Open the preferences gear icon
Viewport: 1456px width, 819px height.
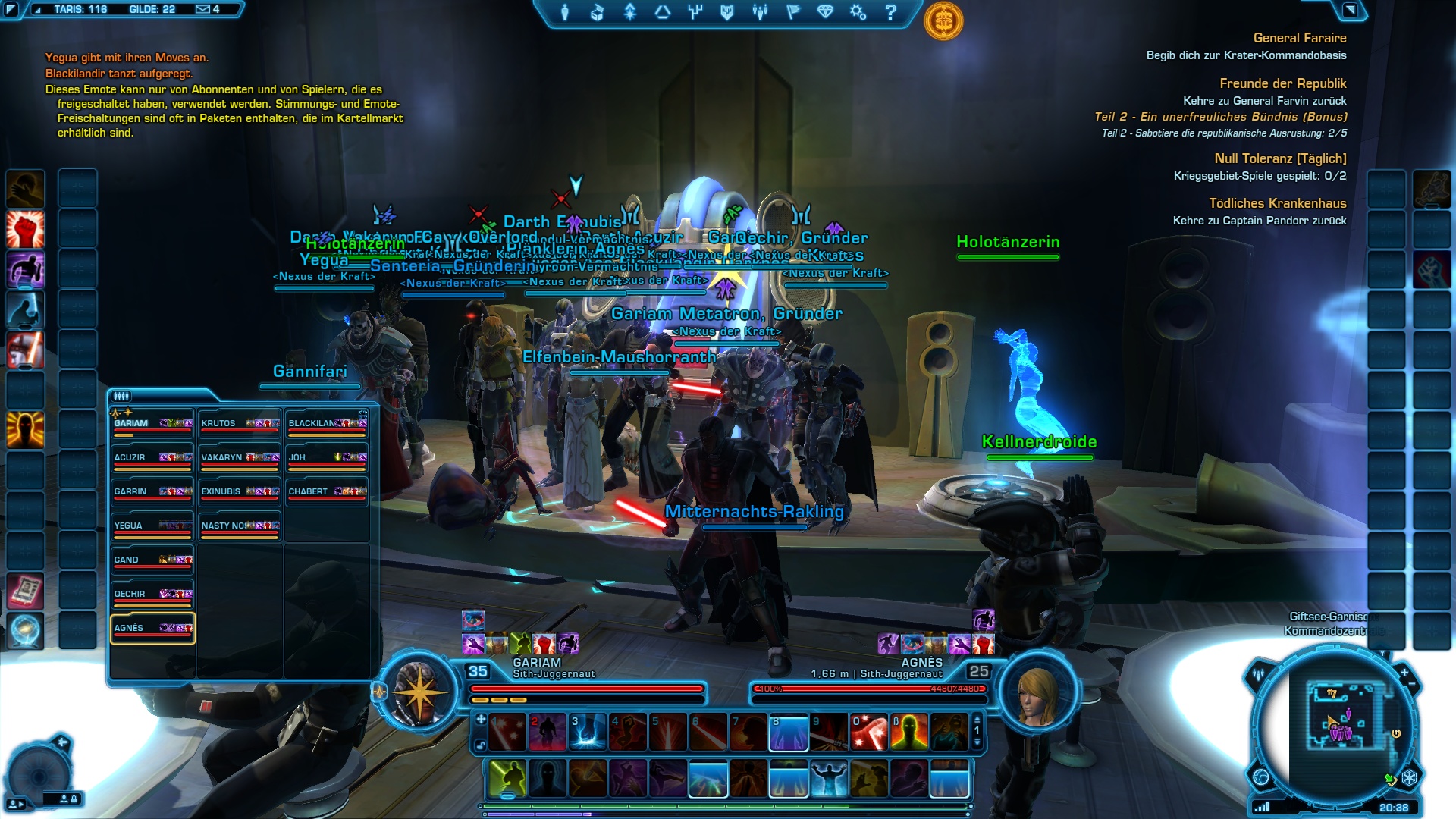[858, 12]
